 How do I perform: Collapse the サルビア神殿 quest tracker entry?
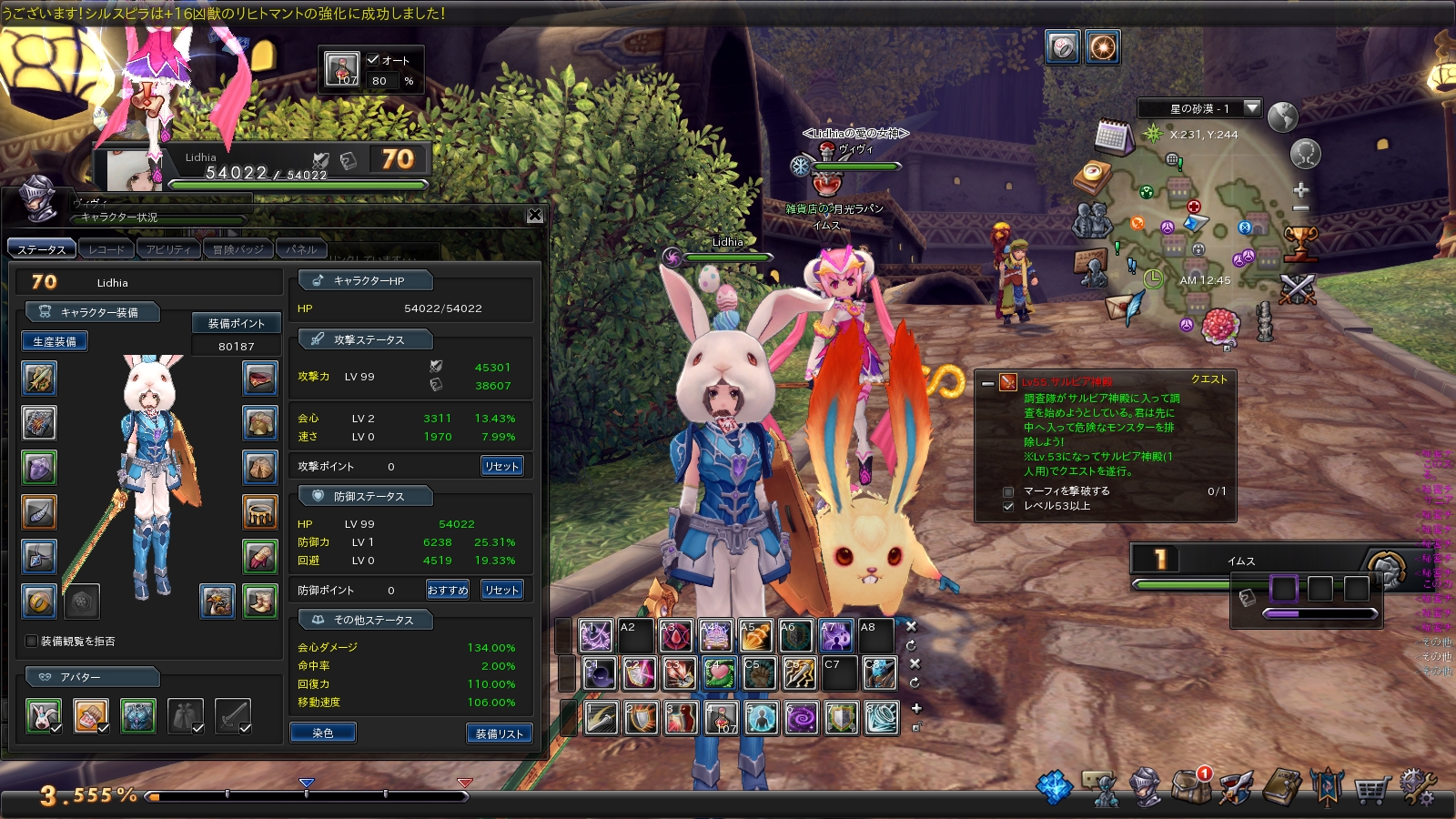click(x=988, y=383)
